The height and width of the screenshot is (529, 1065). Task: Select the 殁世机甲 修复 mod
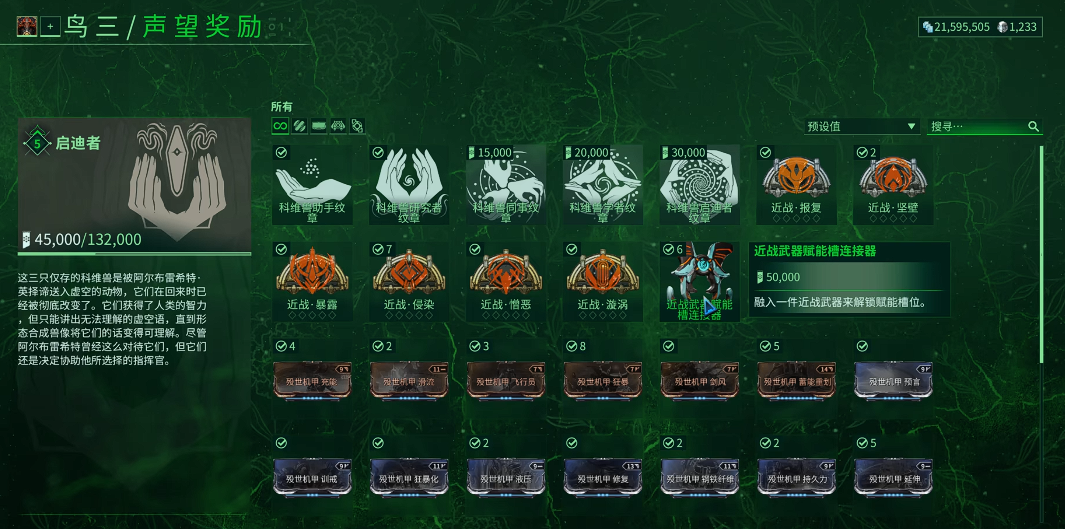(x=602, y=477)
